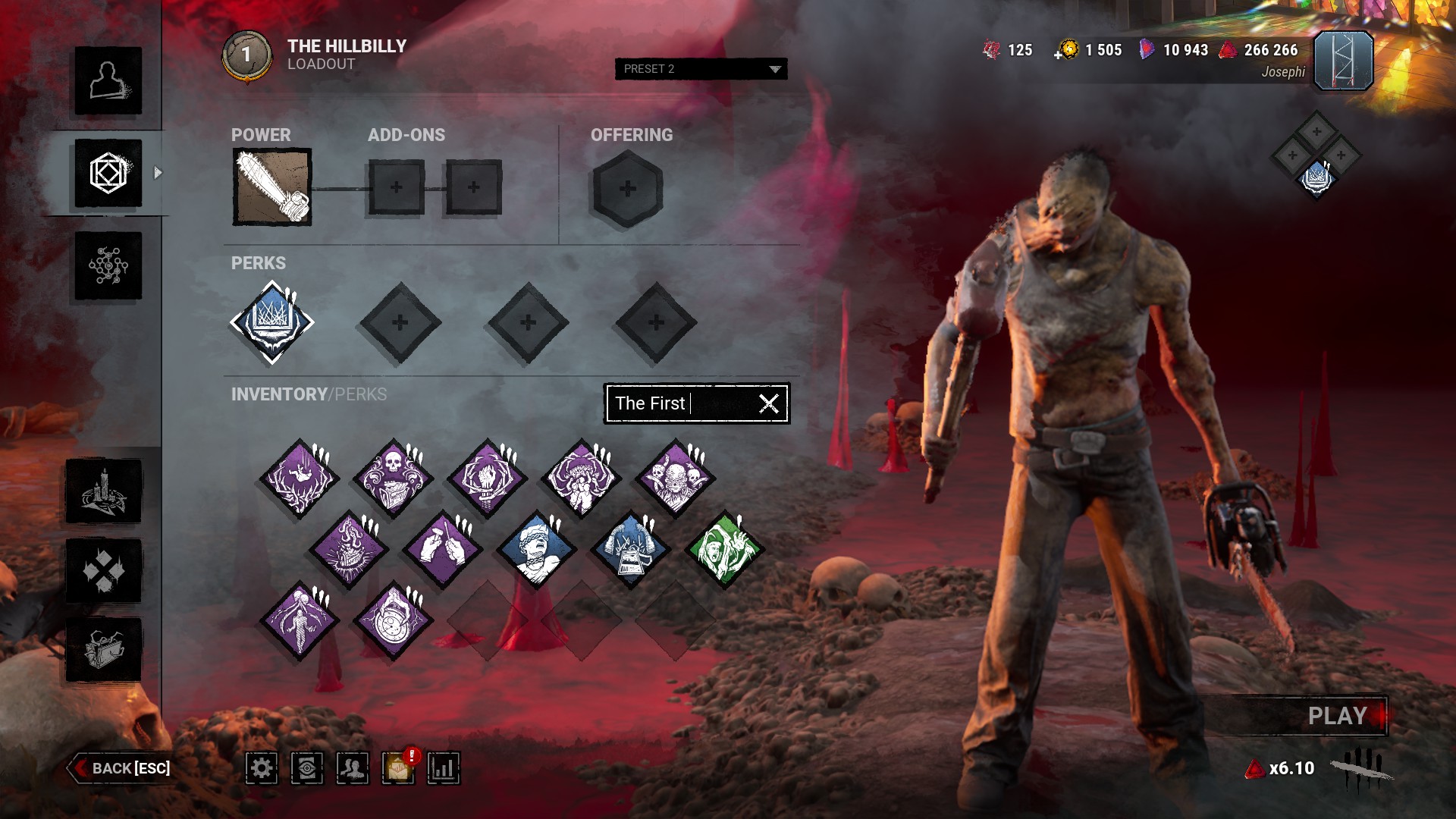Open the eye icon in bottom toolbar
The image size is (1456, 819).
[x=307, y=768]
